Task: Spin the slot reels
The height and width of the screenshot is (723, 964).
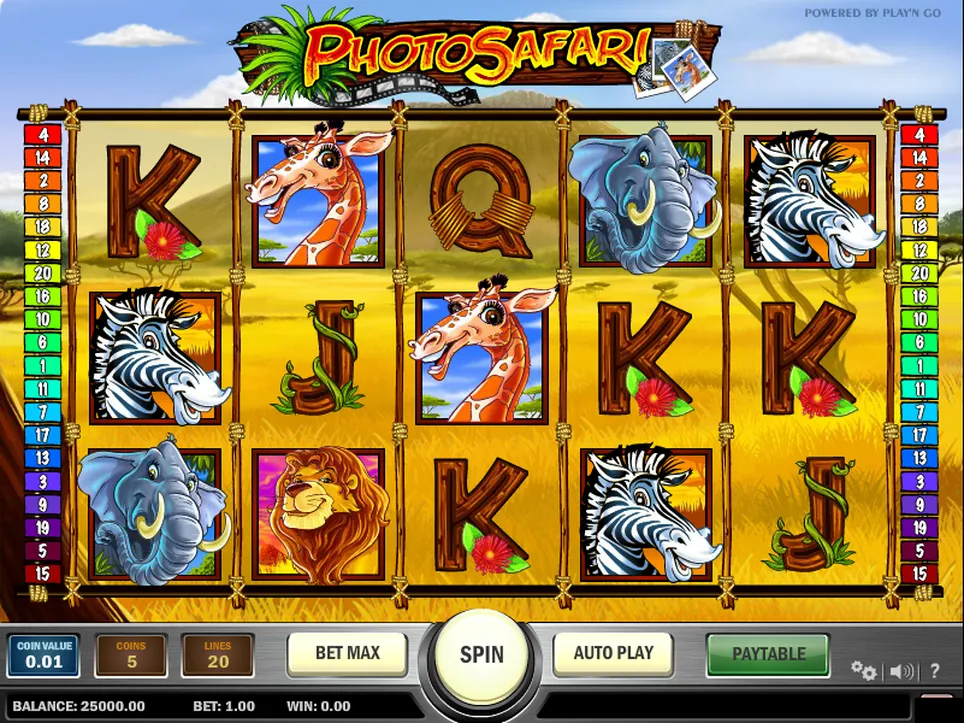Action: click(x=482, y=655)
